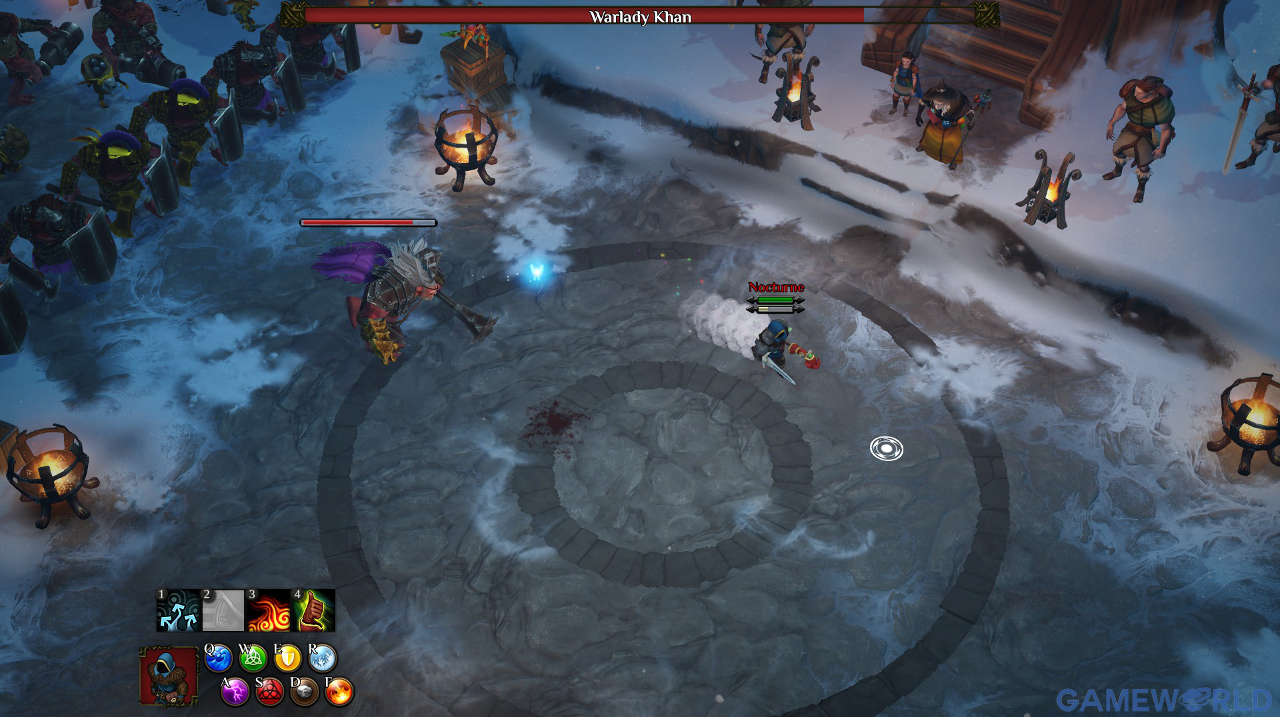
Task: Pick the brown earth rock element orb
Action: pyautogui.click(x=304, y=691)
